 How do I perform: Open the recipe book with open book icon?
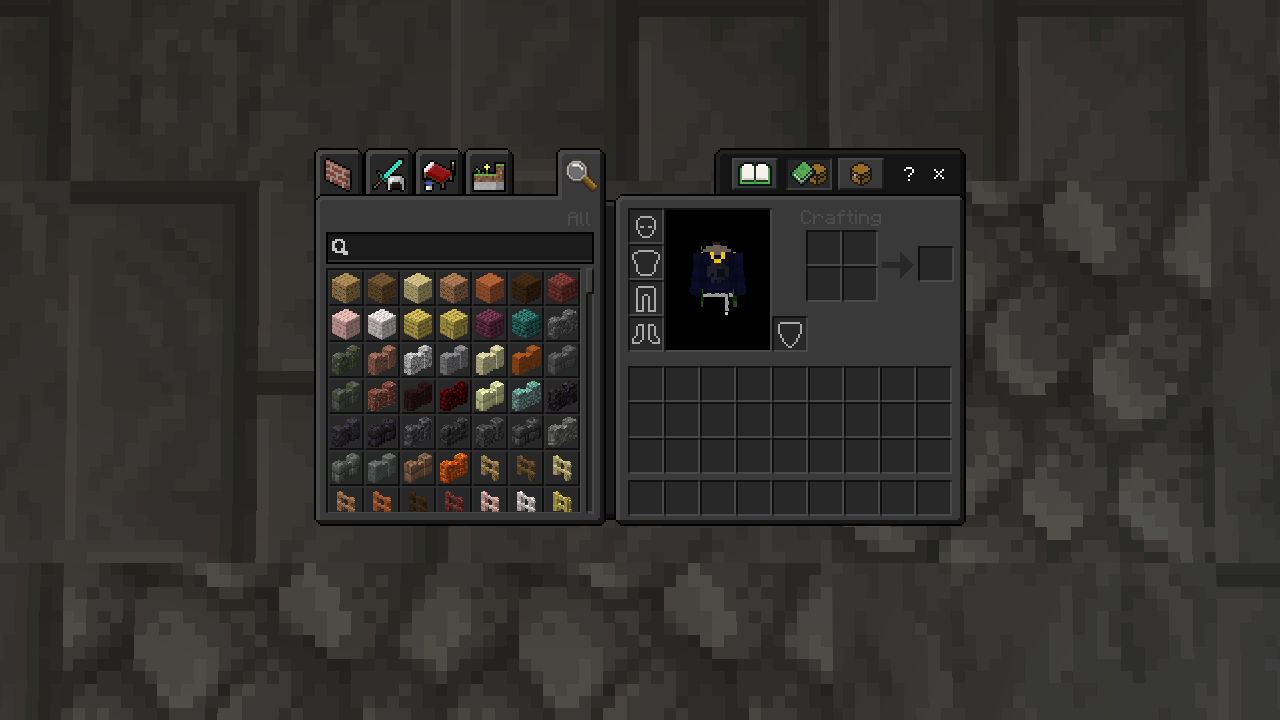(x=755, y=174)
